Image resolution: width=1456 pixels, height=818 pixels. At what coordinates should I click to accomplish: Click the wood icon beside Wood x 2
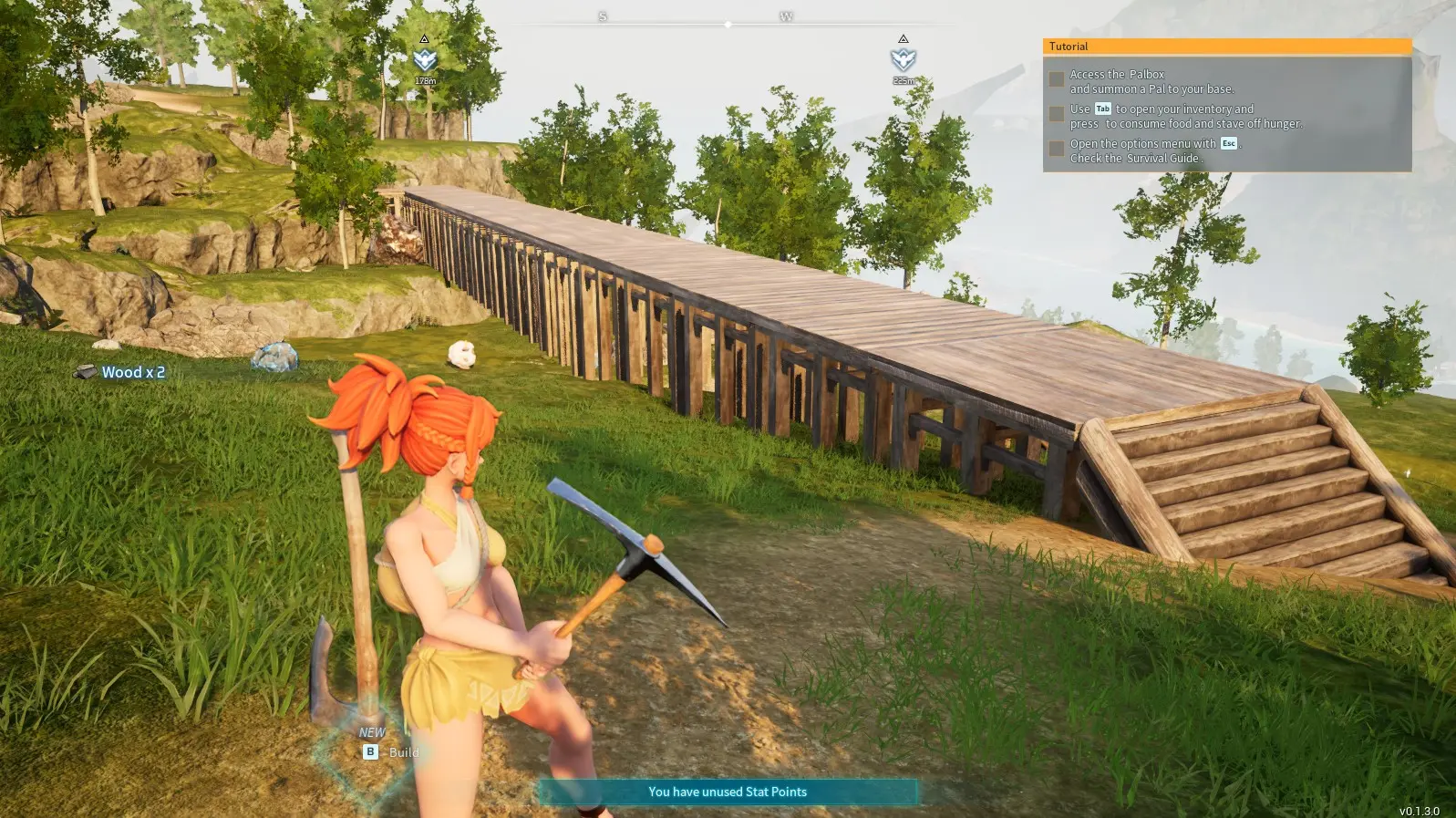tap(85, 371)
